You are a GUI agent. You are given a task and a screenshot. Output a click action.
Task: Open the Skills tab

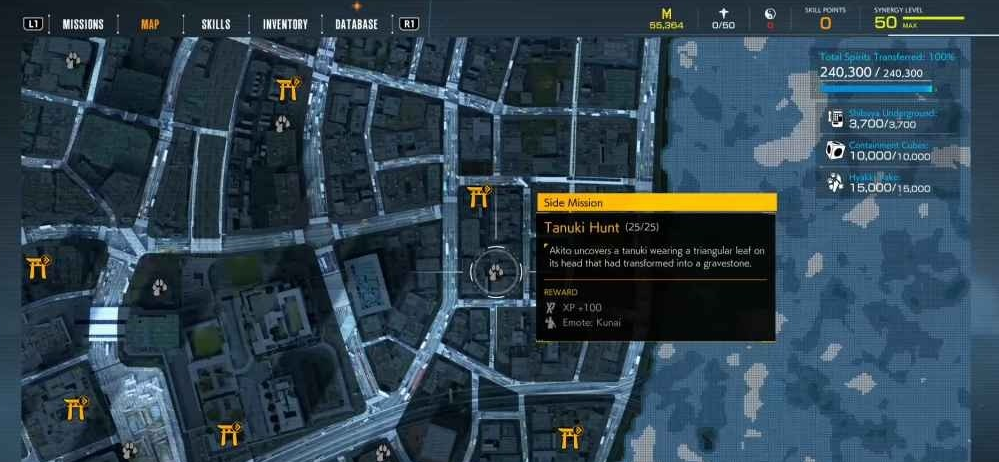215,24
